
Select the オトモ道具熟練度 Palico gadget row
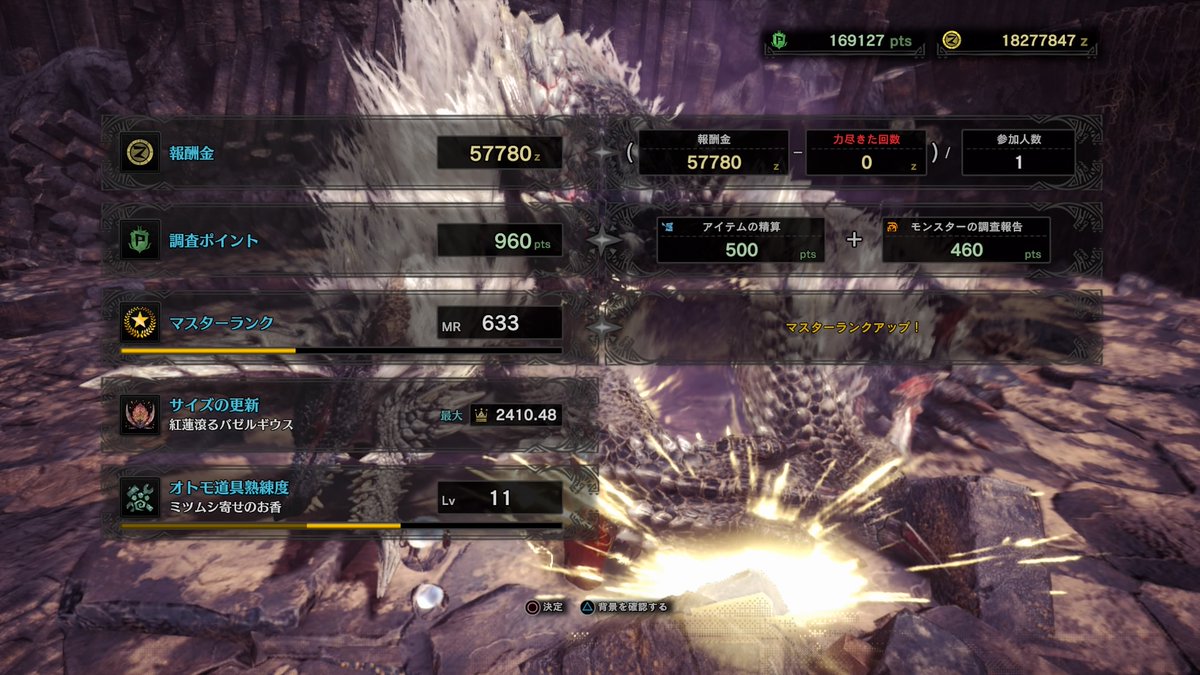(x=340, y=497)
